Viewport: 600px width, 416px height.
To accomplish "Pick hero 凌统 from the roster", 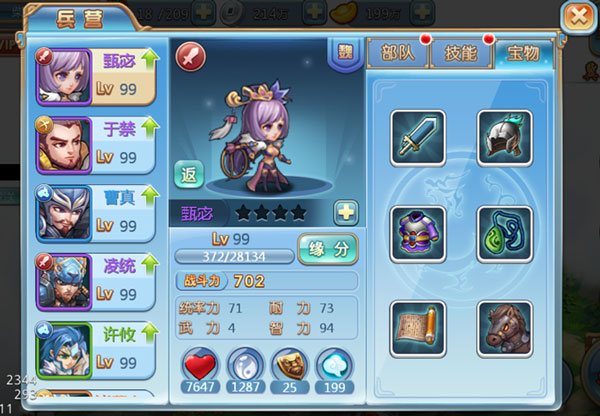I will point(96,281).
